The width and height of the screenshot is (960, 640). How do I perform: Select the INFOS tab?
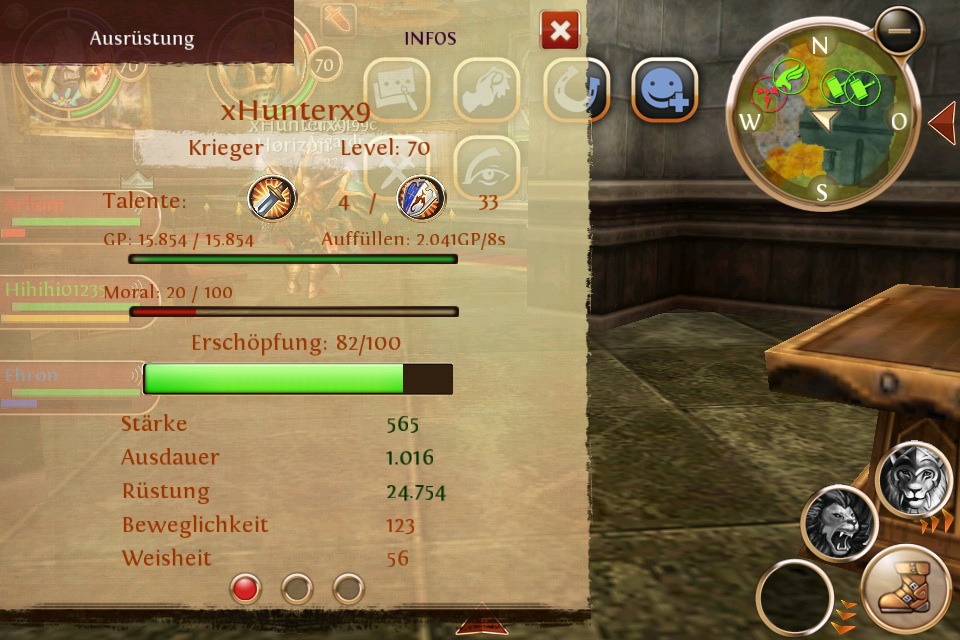[x=430, y=39]
